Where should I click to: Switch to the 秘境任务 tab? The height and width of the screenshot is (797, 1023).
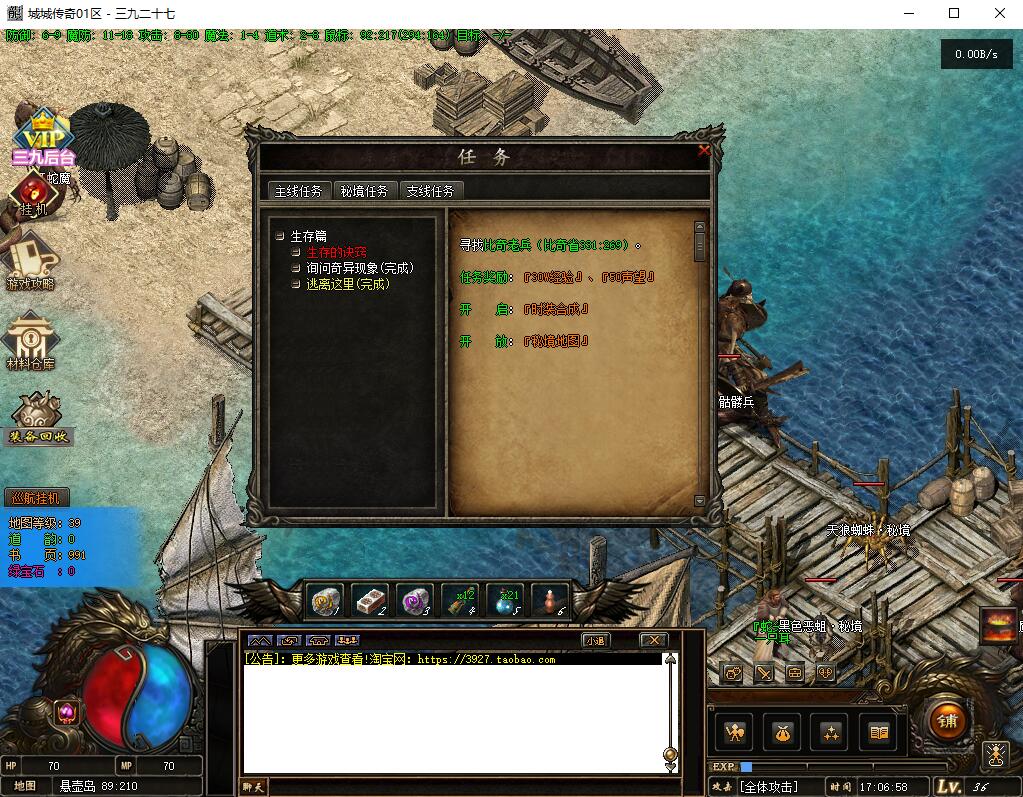pyautogui.click(x=364, y=191)
